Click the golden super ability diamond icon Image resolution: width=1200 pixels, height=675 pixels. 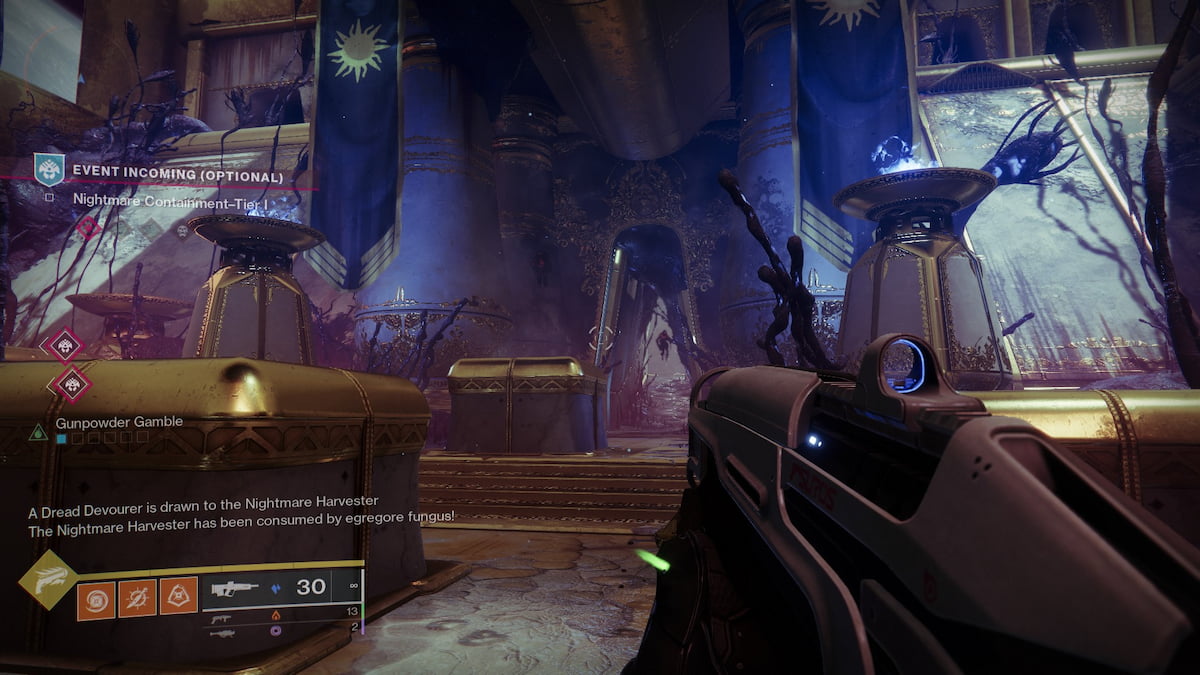[47, 579]
